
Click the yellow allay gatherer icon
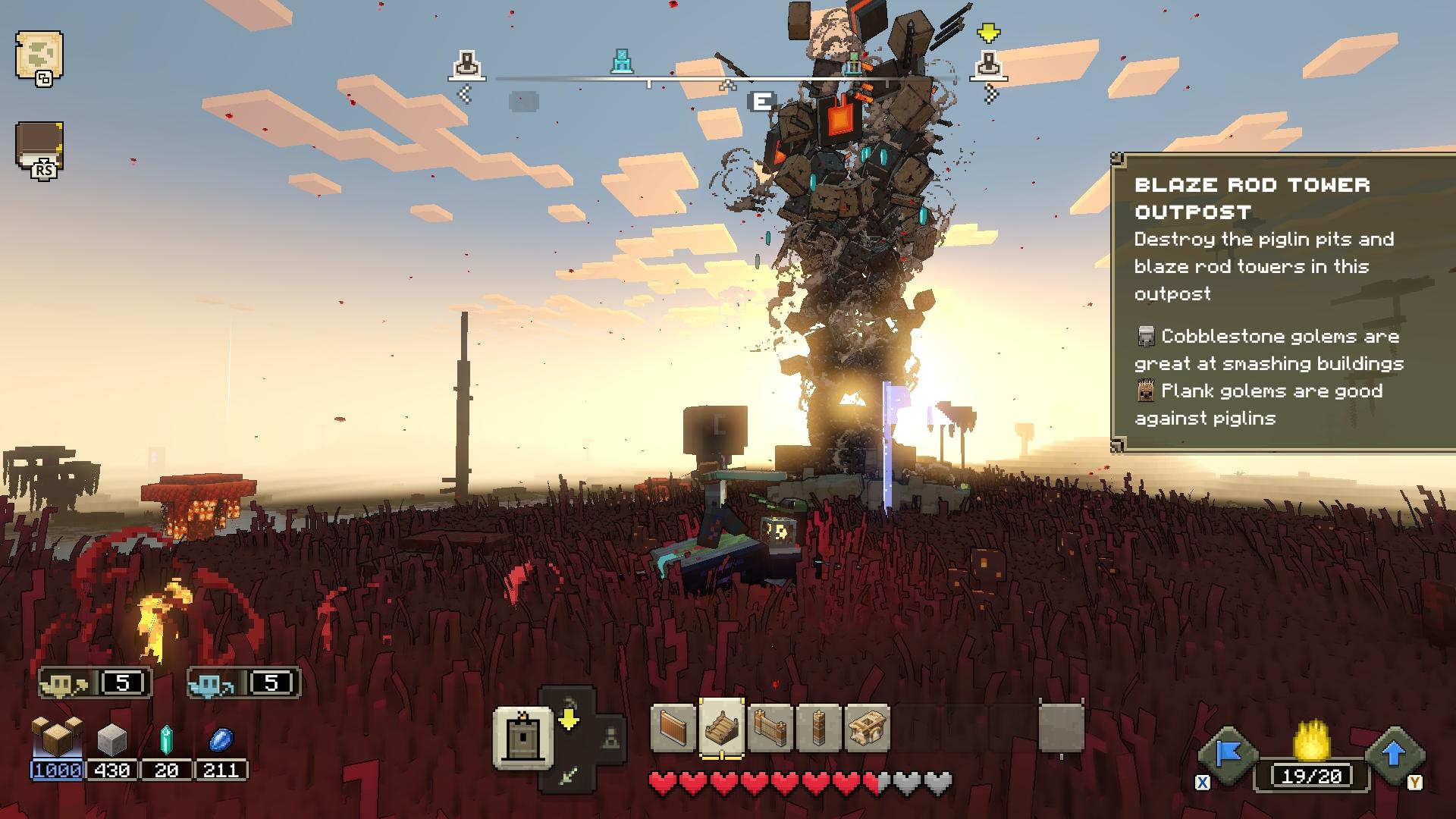[64, 685]
